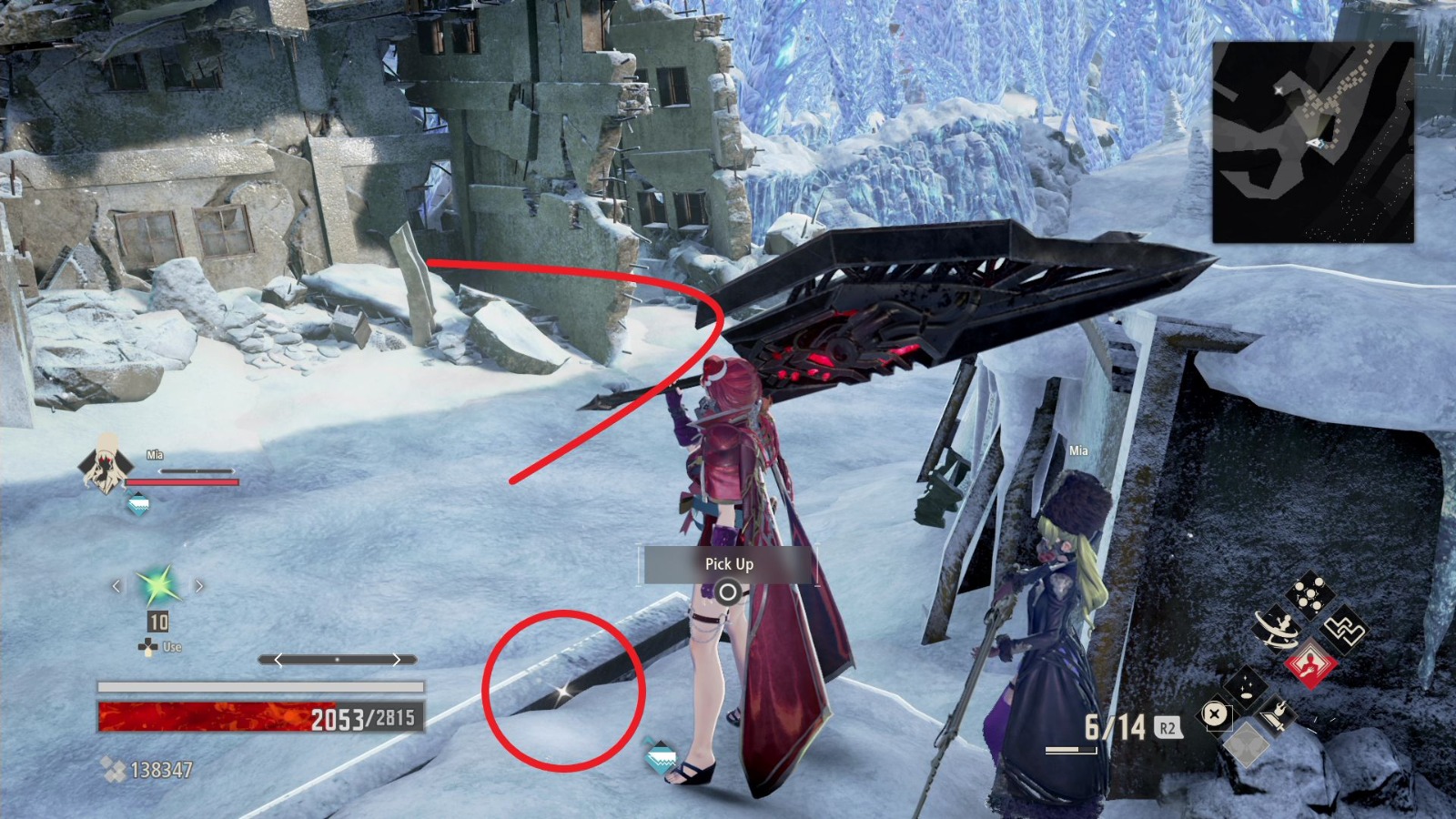The width and height of the screenshot is (1456, 819).
Task: Click the right arrow of the item selector
Action: pyautogui.click(x=199, y=586)
